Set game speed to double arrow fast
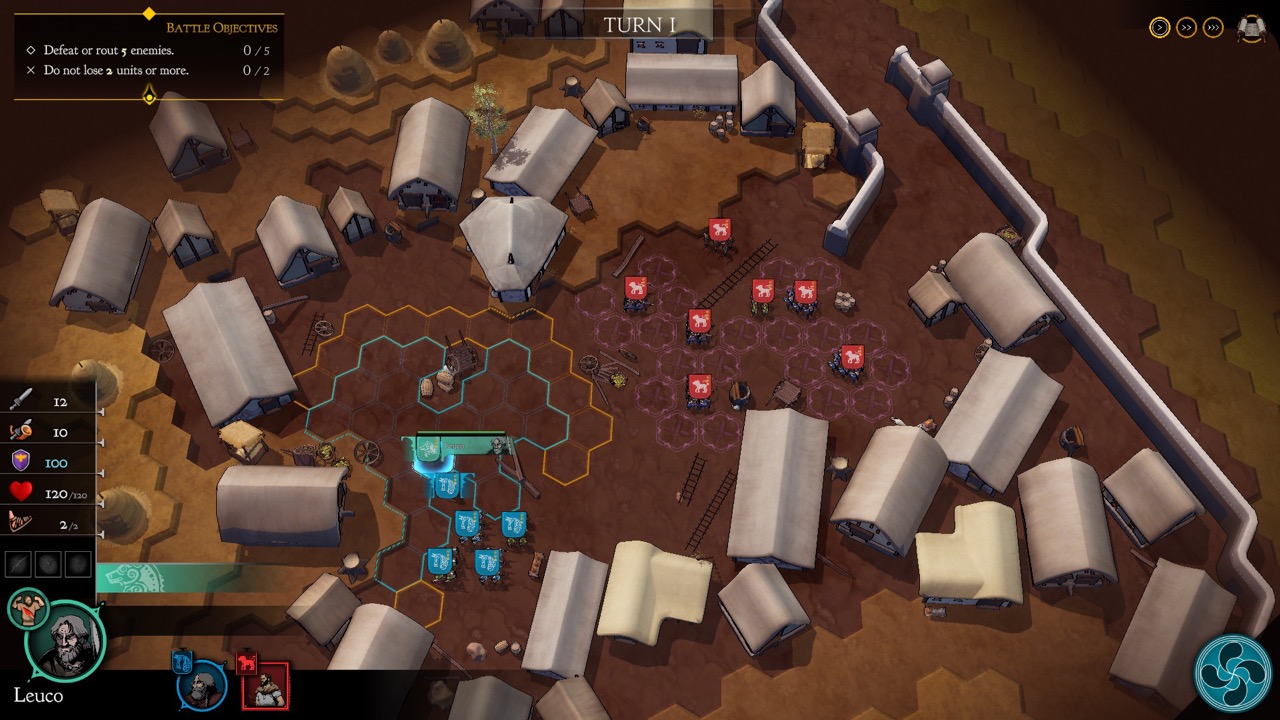The width and height of the screenshot is (1280, 720). 1186,28
